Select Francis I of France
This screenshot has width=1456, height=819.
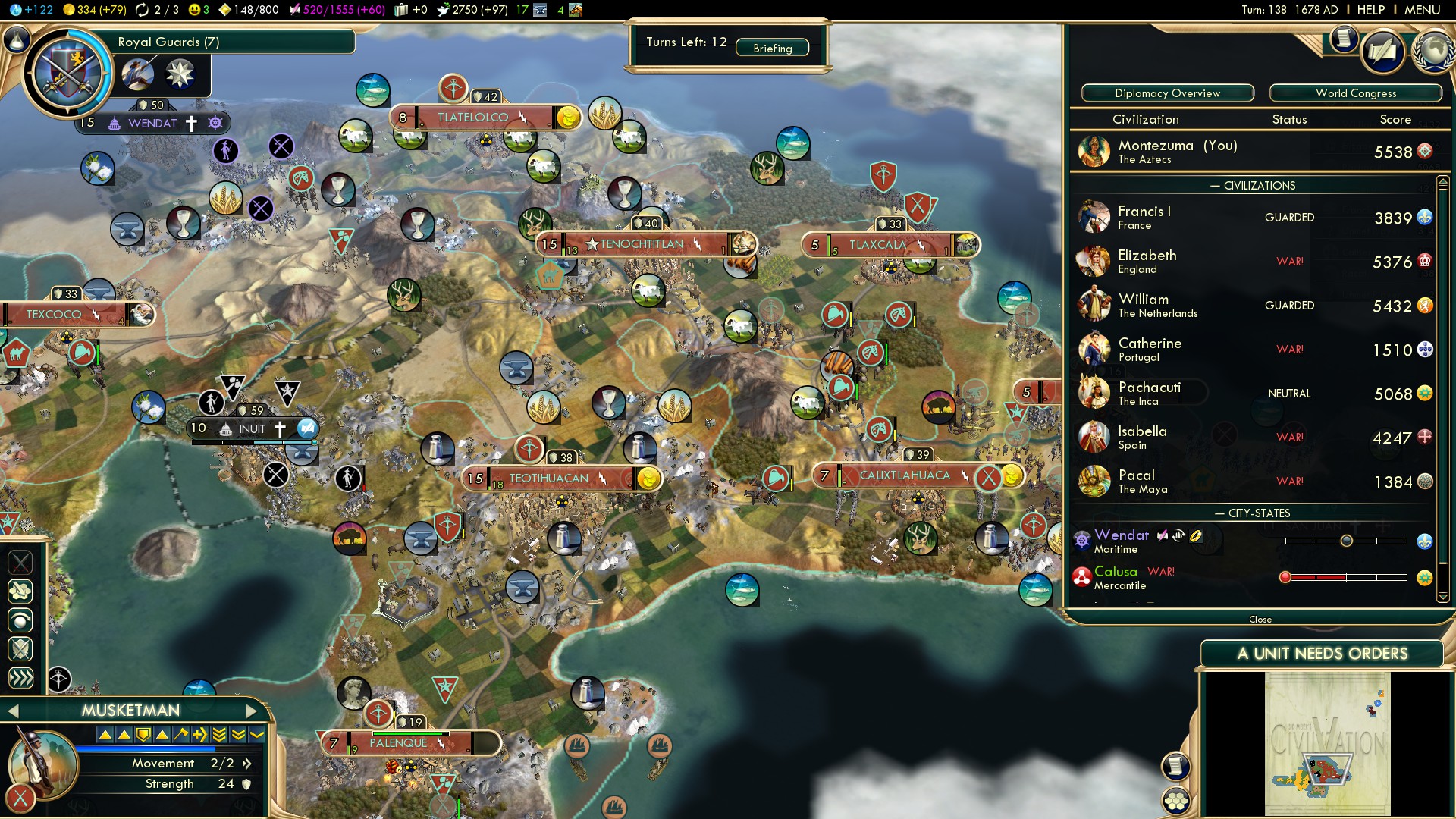coord(1144,218)
